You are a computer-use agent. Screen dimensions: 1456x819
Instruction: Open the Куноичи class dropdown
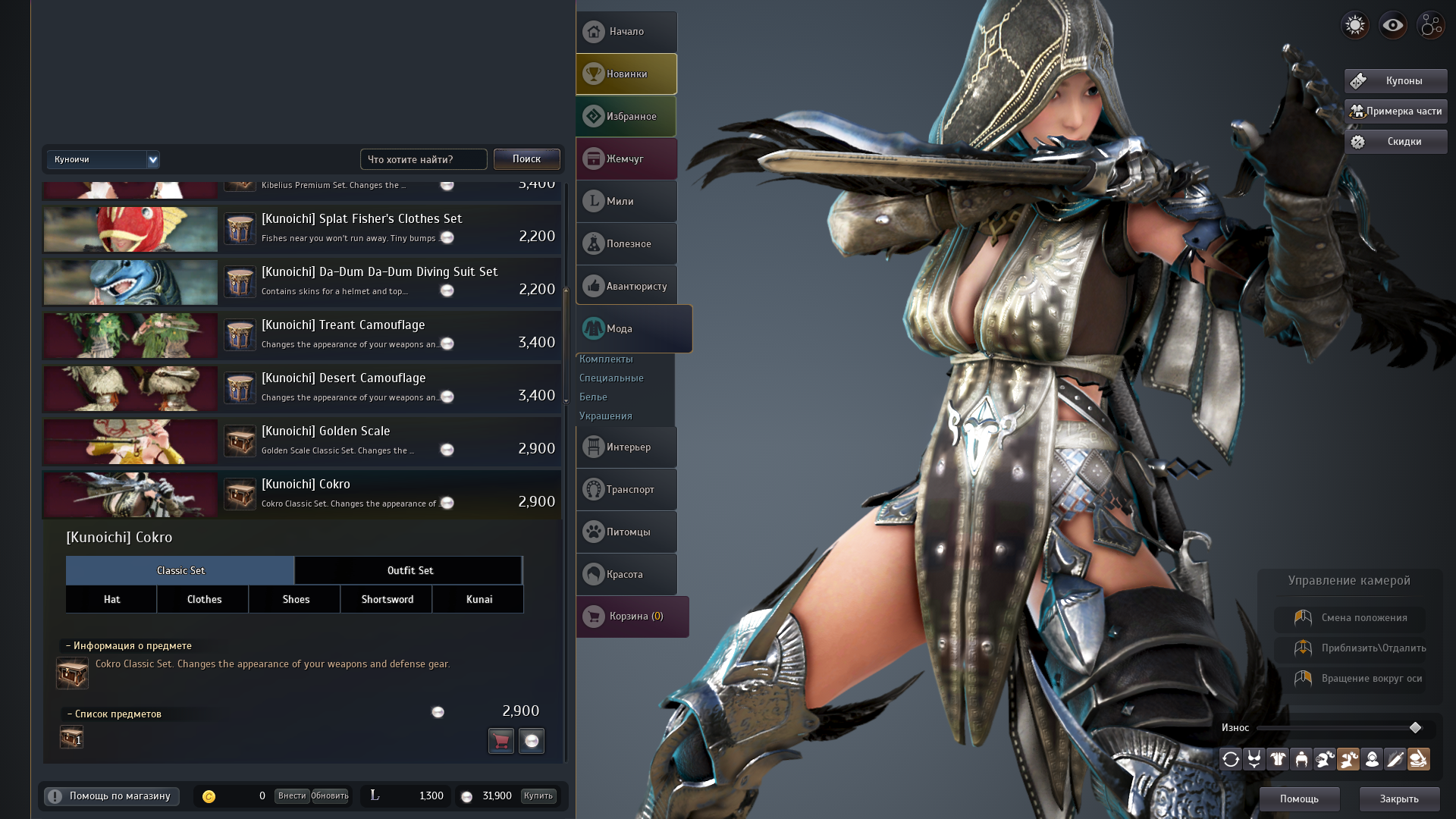click(x=103, y=159)
